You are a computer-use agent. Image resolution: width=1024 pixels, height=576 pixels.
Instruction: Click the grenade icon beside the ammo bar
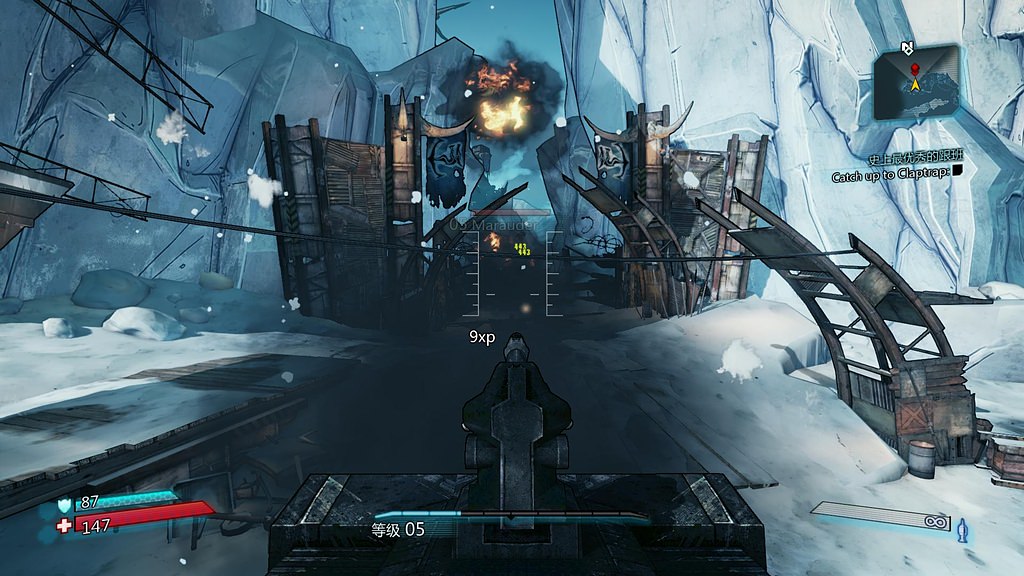coord(963,527)
